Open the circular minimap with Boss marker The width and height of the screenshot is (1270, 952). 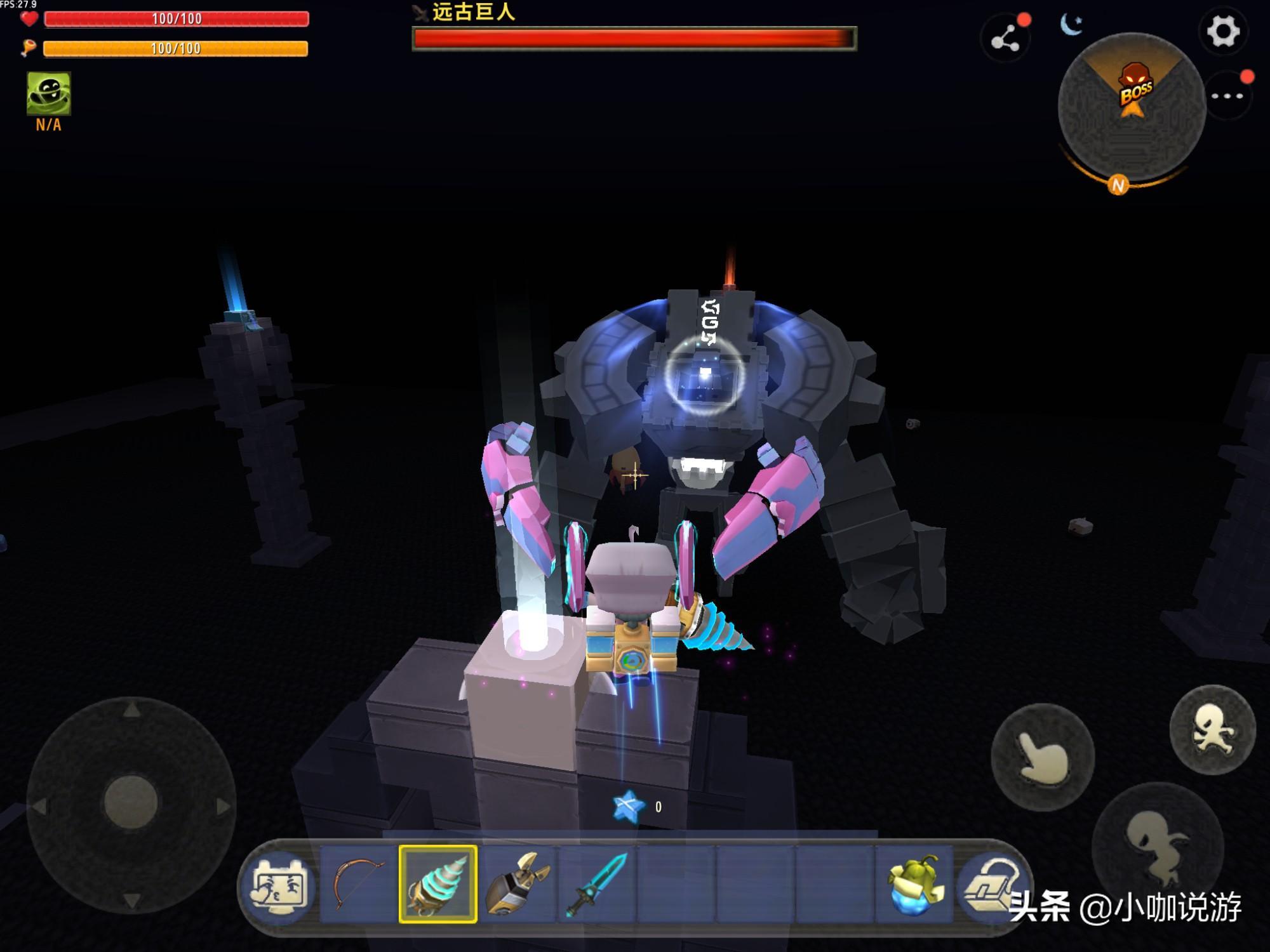click(x=1131, y=107)
